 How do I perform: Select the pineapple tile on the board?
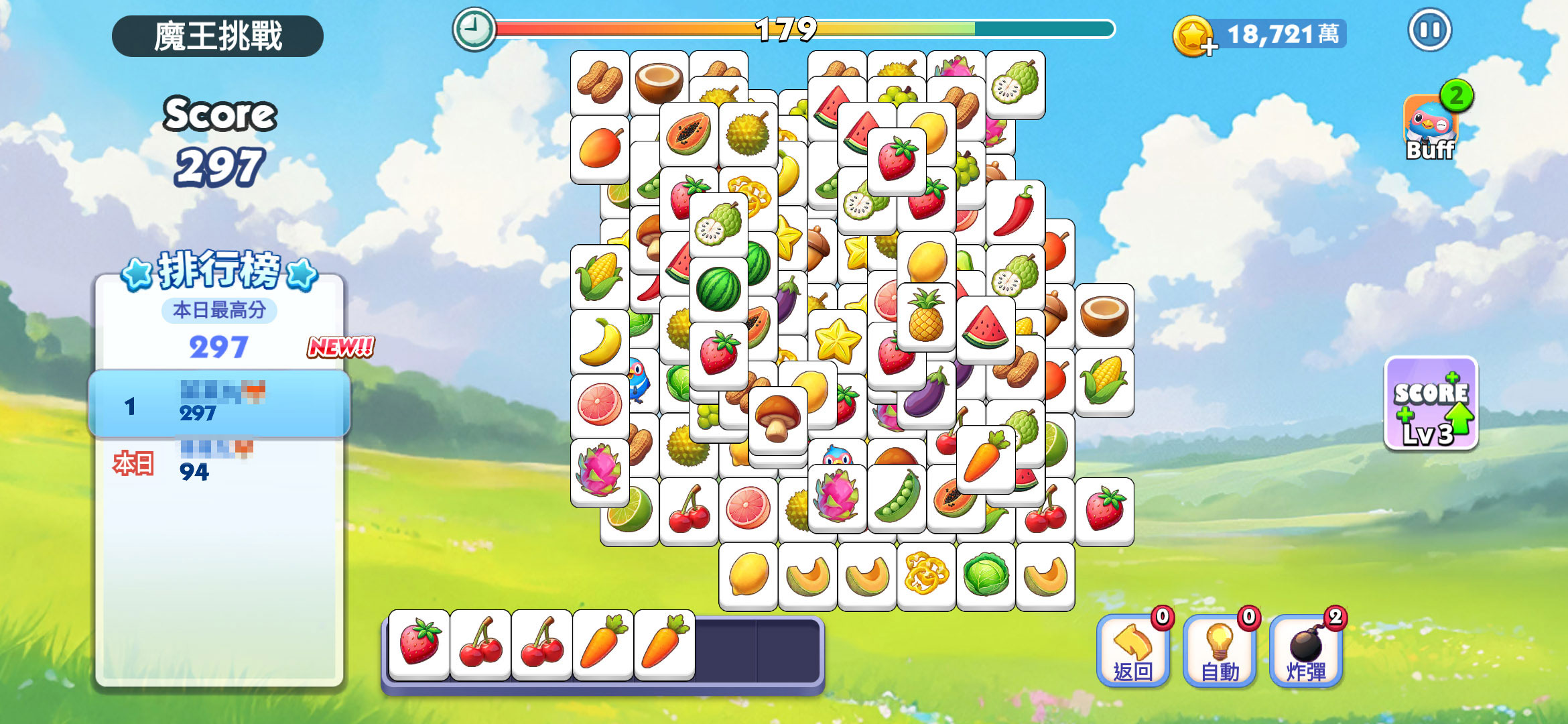(x=926, y=316)
